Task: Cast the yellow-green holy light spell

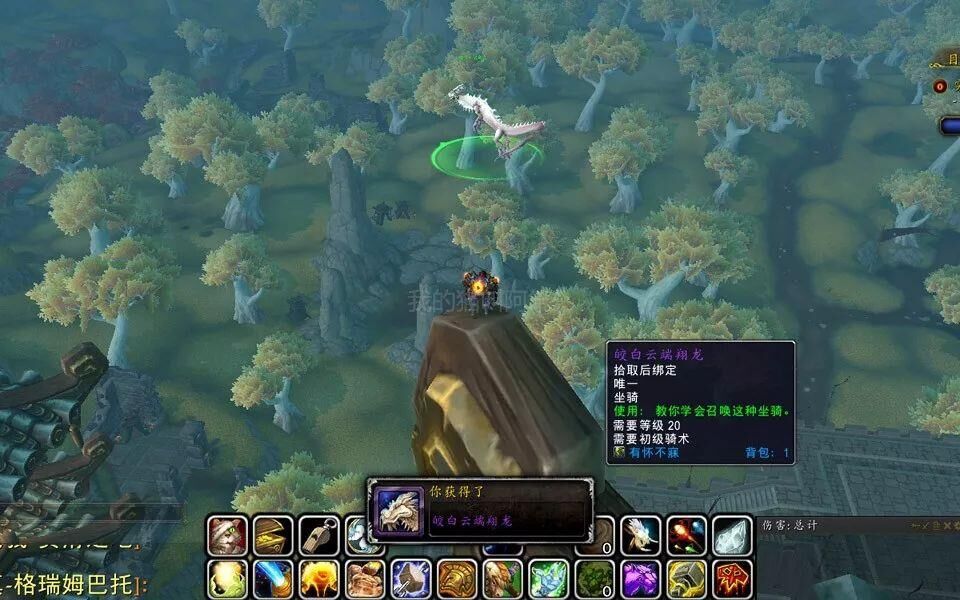Action: pos(227,580)
